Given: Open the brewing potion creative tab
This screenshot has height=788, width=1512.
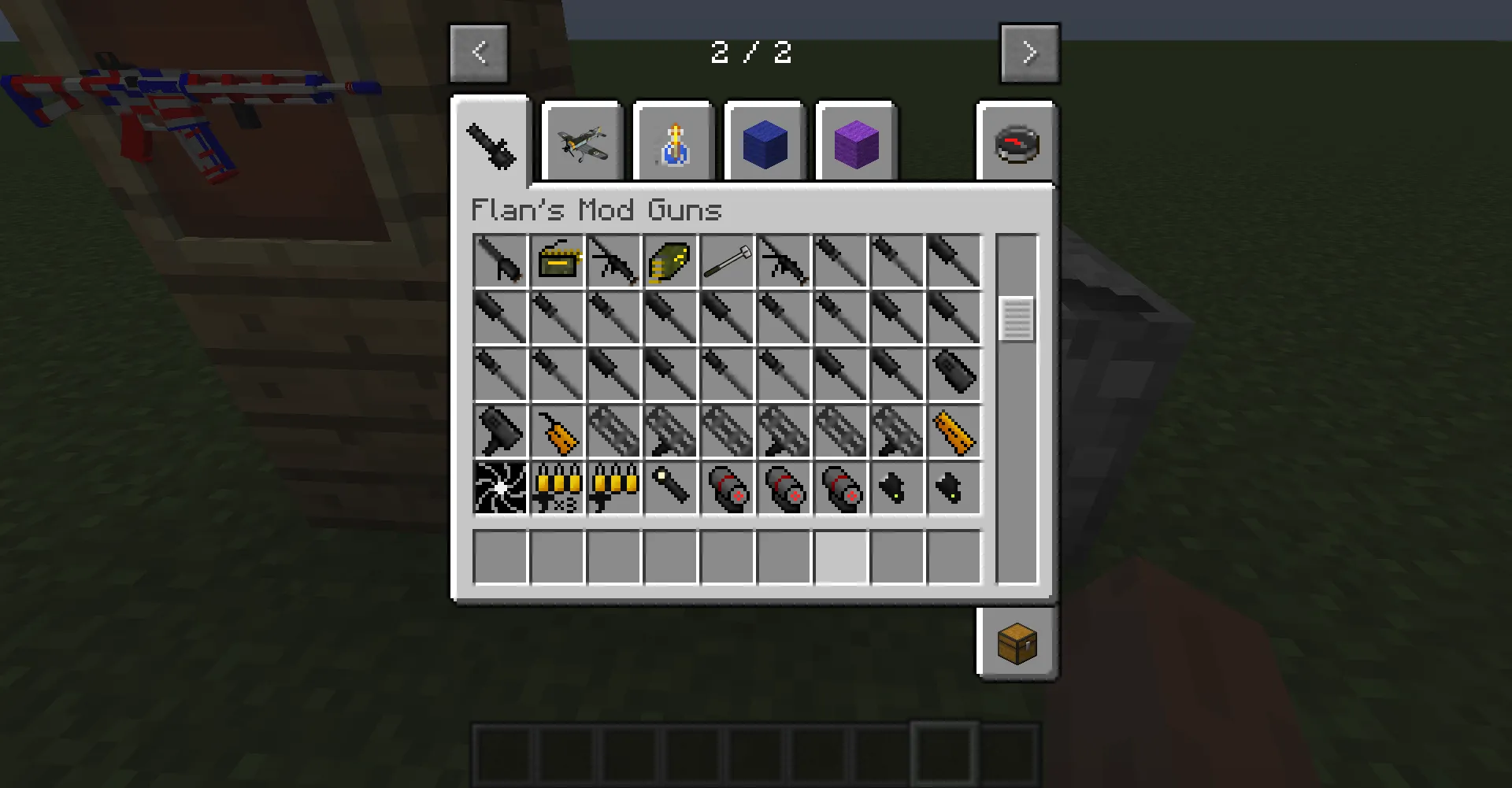Looking at the screenshot, I should [x=673, y=142].
